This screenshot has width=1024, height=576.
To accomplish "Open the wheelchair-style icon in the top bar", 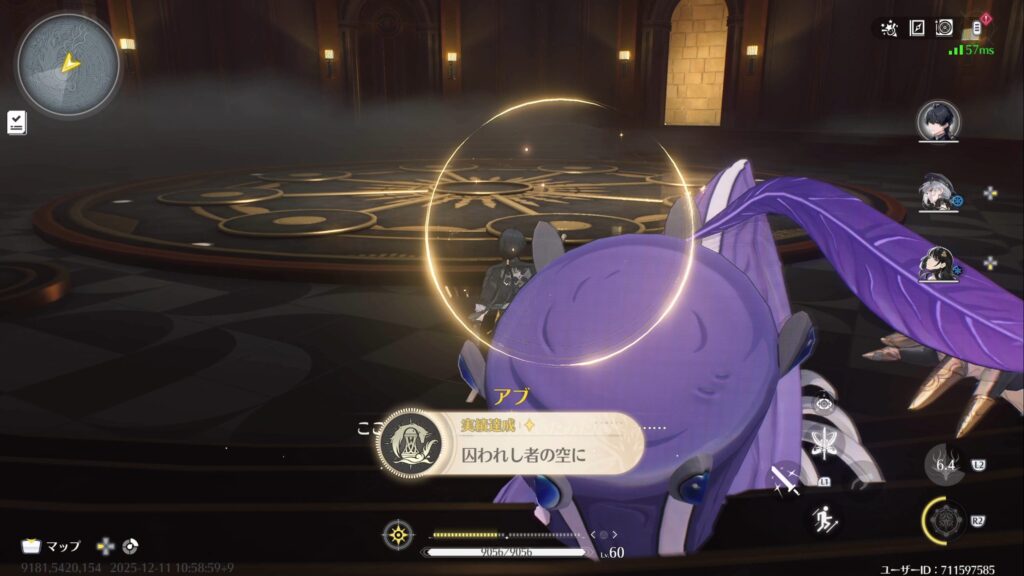I will click(889, 28).
